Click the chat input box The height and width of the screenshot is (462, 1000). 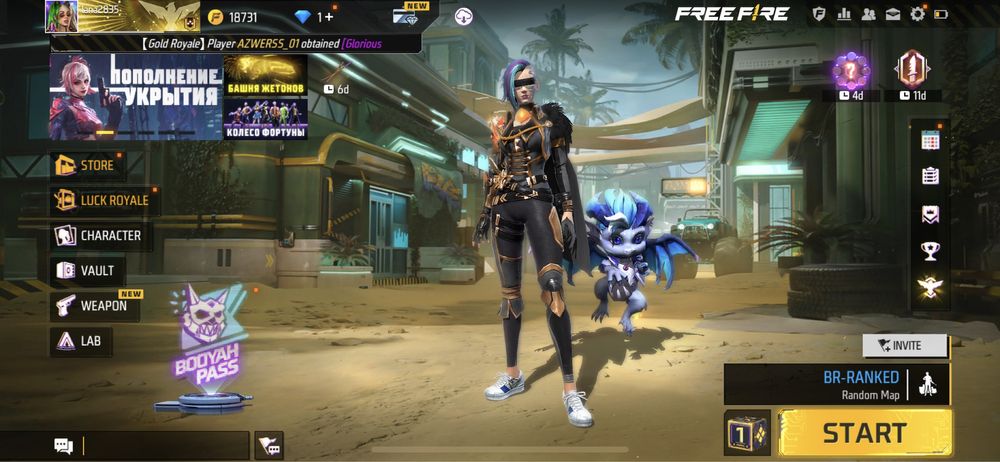click(163, 445)
